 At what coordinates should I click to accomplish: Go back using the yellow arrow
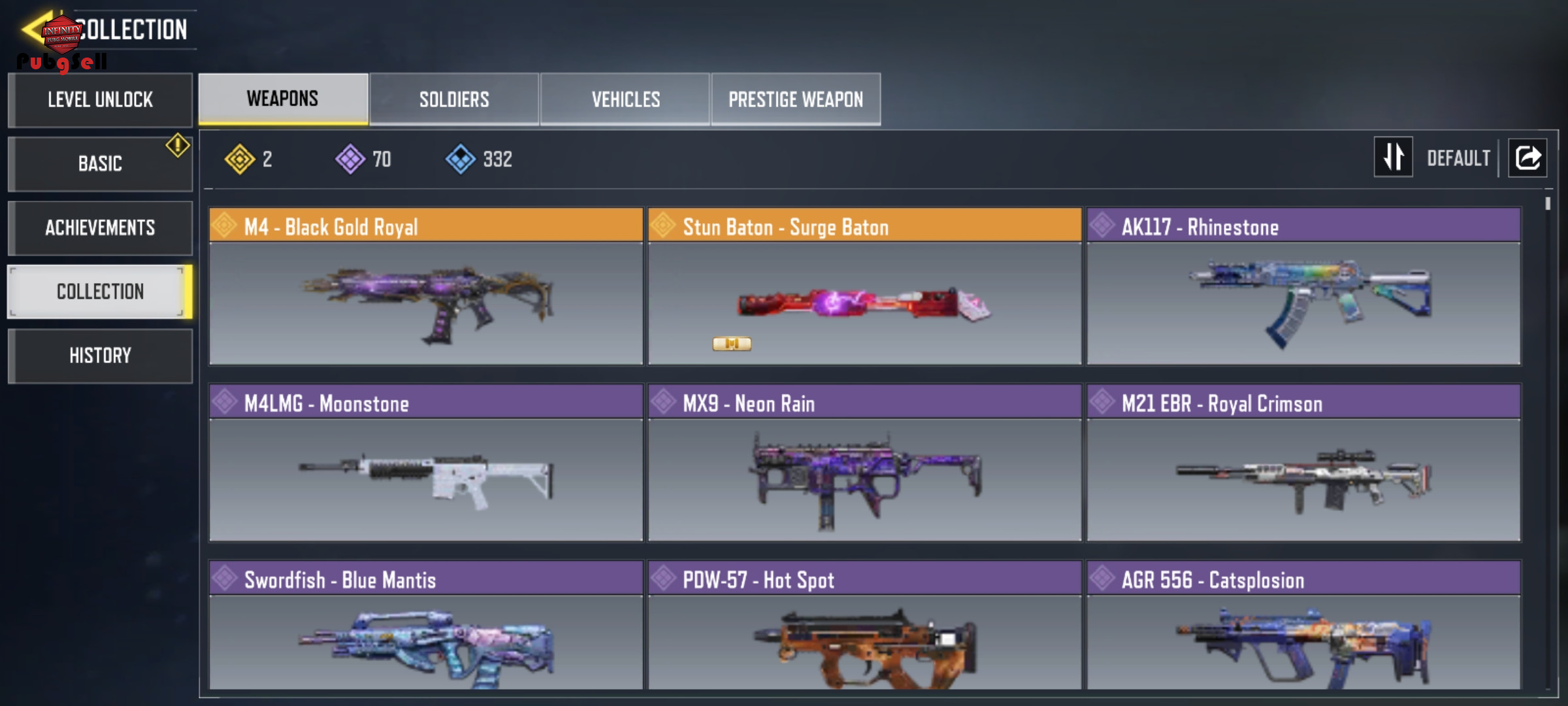pos(34,29)
